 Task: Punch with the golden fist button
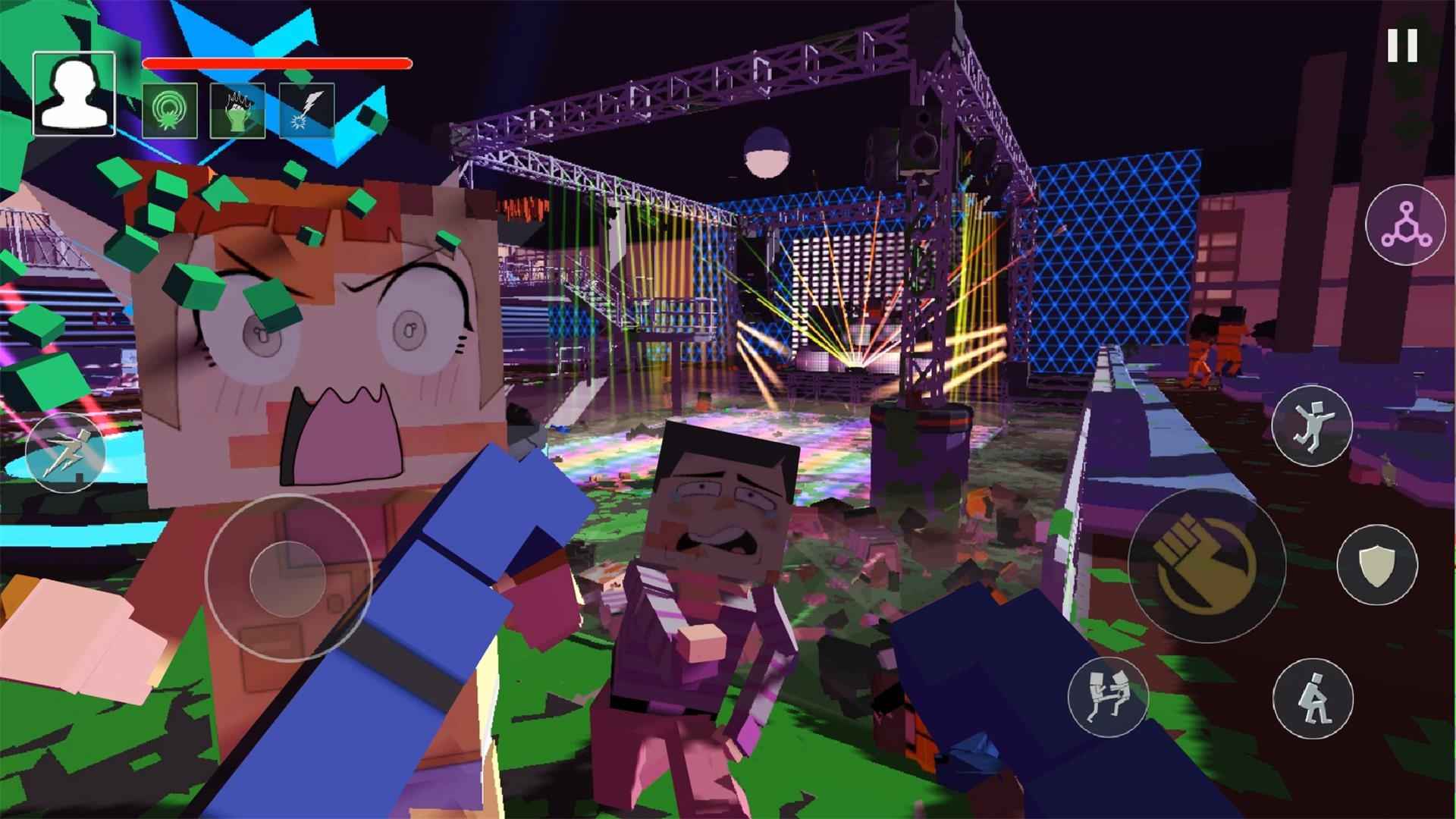[x=1207, y=565]
